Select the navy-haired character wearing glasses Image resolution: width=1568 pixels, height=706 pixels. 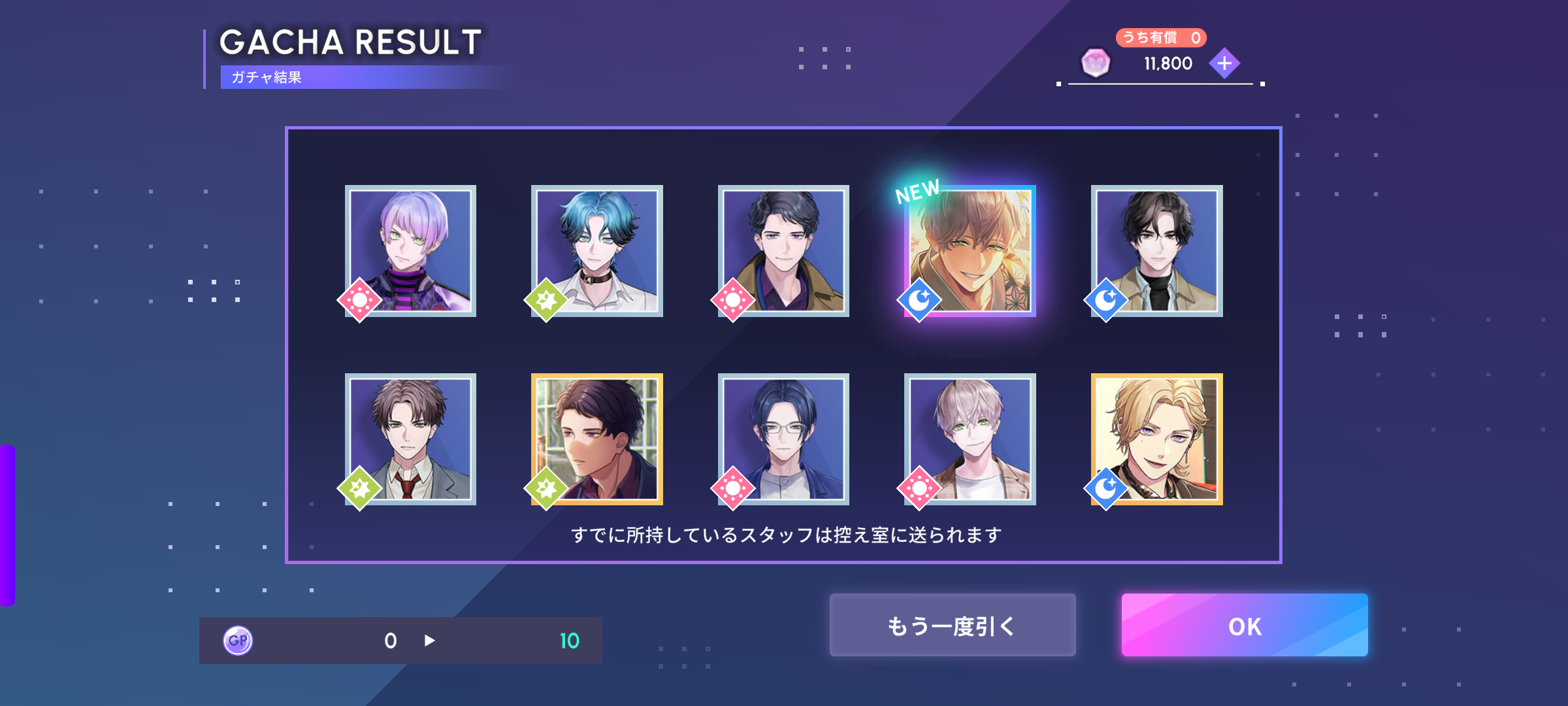(783, 439)
